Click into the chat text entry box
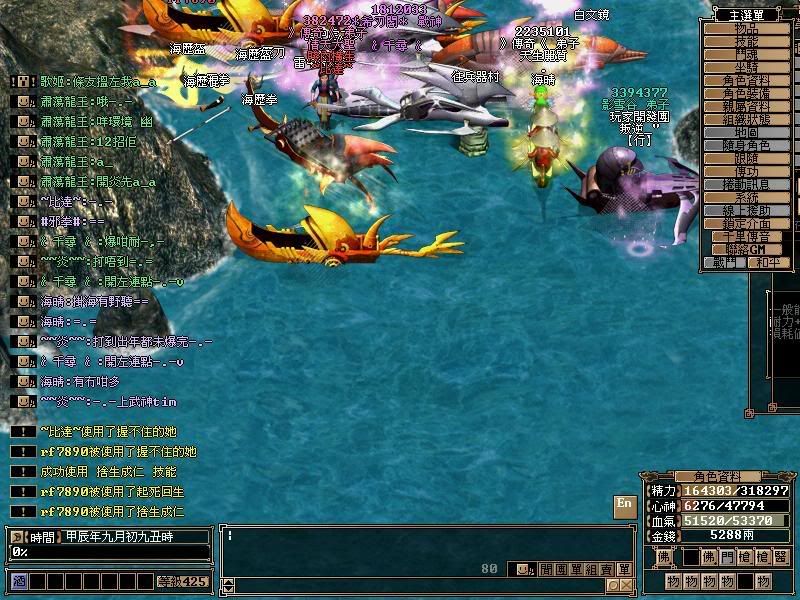 (x=420, y=545)
